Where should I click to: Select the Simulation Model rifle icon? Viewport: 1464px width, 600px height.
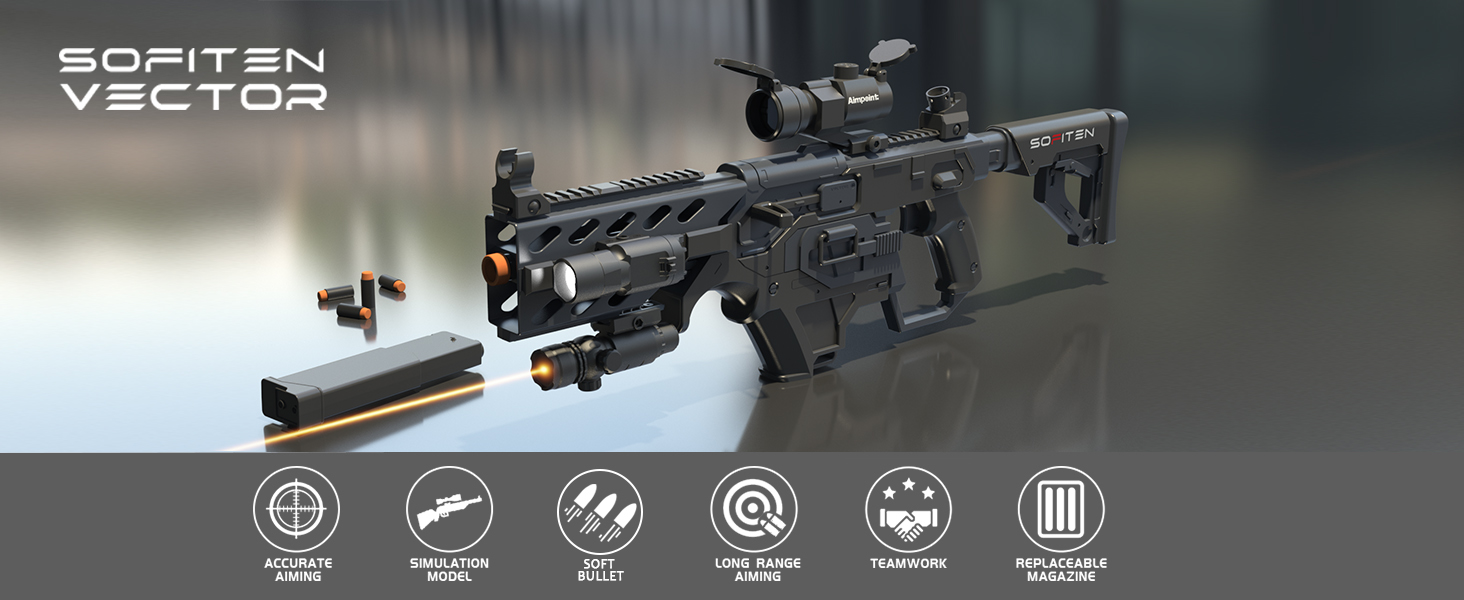click(449, 509)
